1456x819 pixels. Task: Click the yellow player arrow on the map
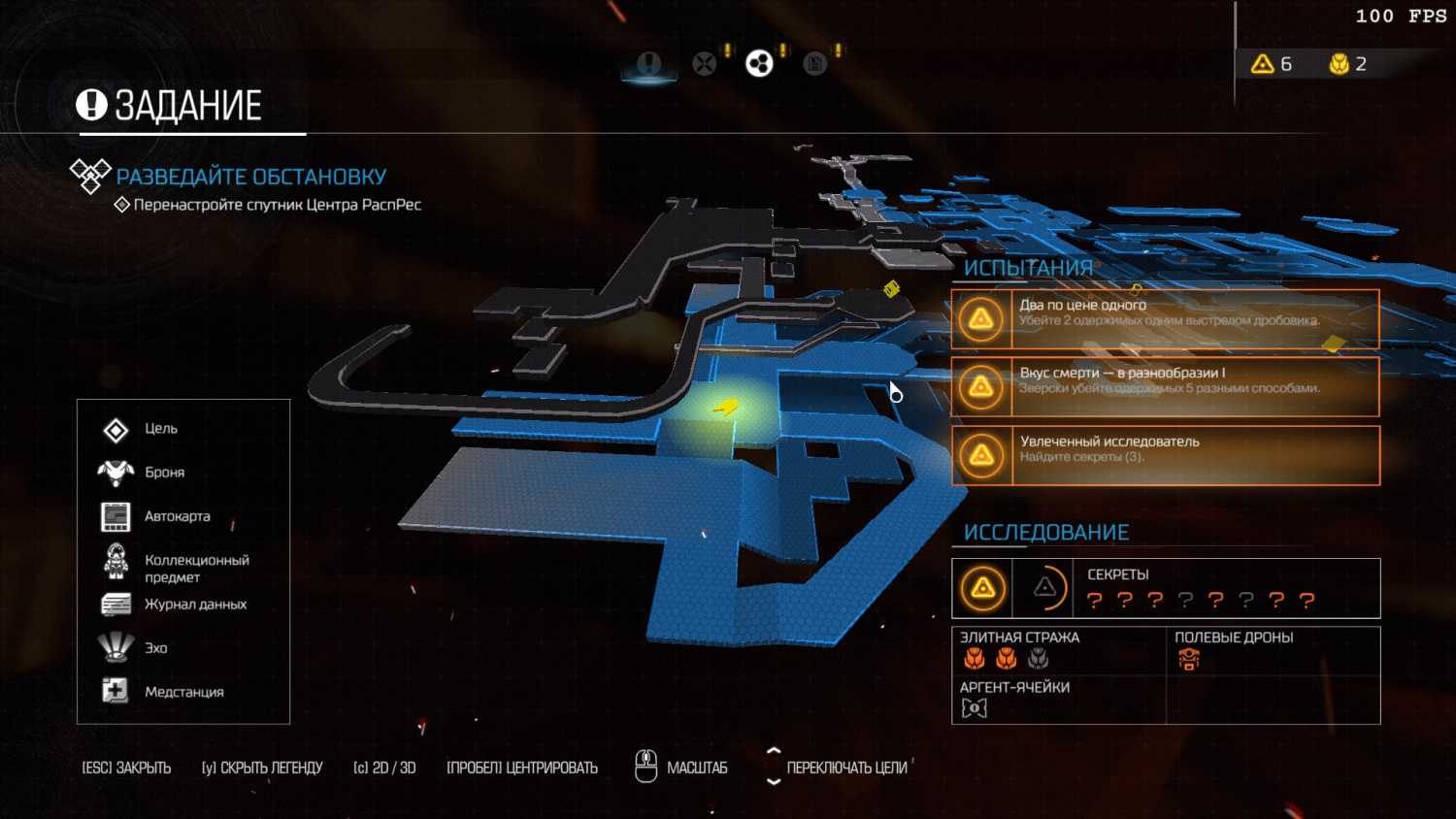pos(725,408)
